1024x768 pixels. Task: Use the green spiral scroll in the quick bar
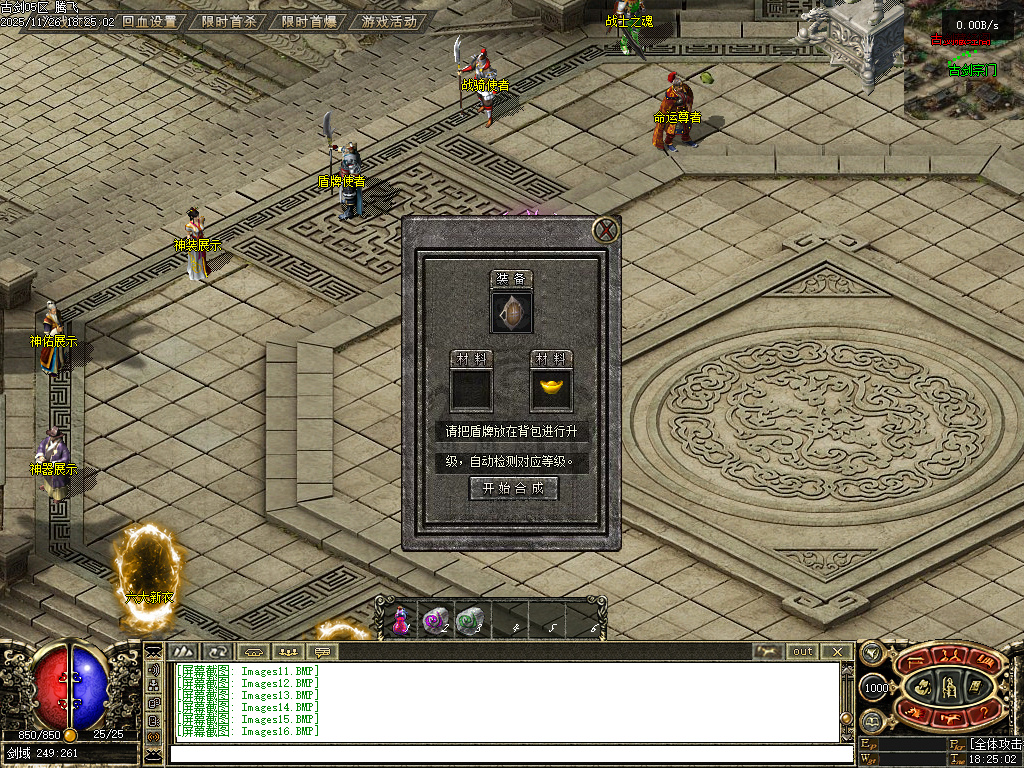point(468,621)
